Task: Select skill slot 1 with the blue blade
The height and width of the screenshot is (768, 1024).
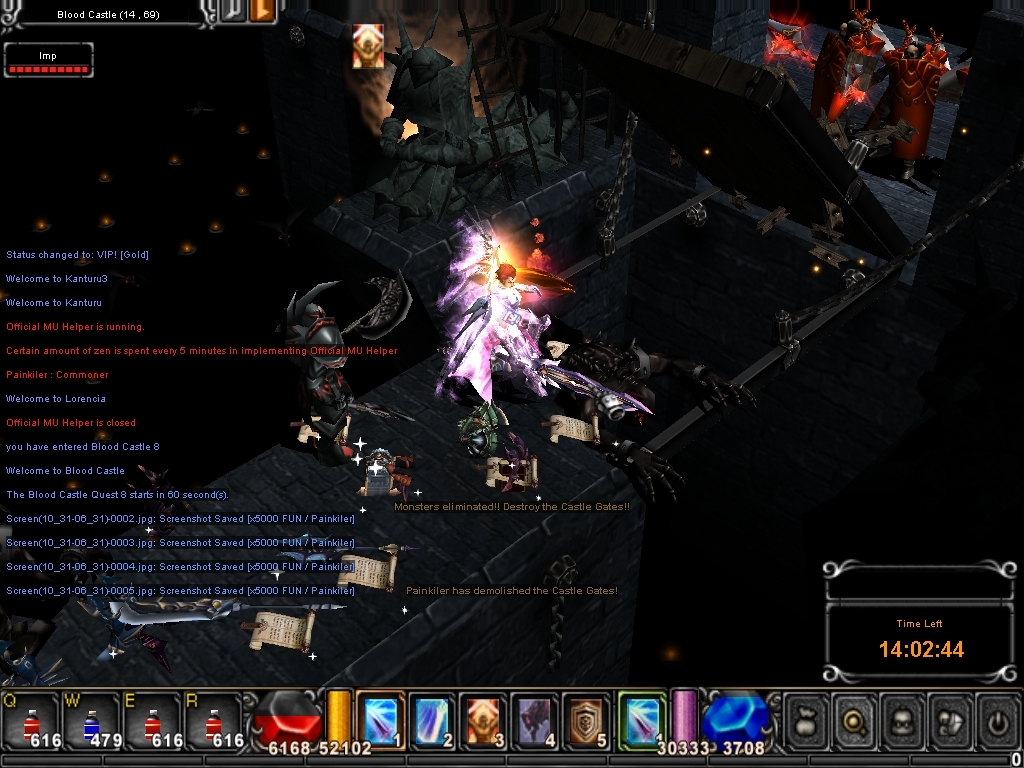Action: coord(379,719)
